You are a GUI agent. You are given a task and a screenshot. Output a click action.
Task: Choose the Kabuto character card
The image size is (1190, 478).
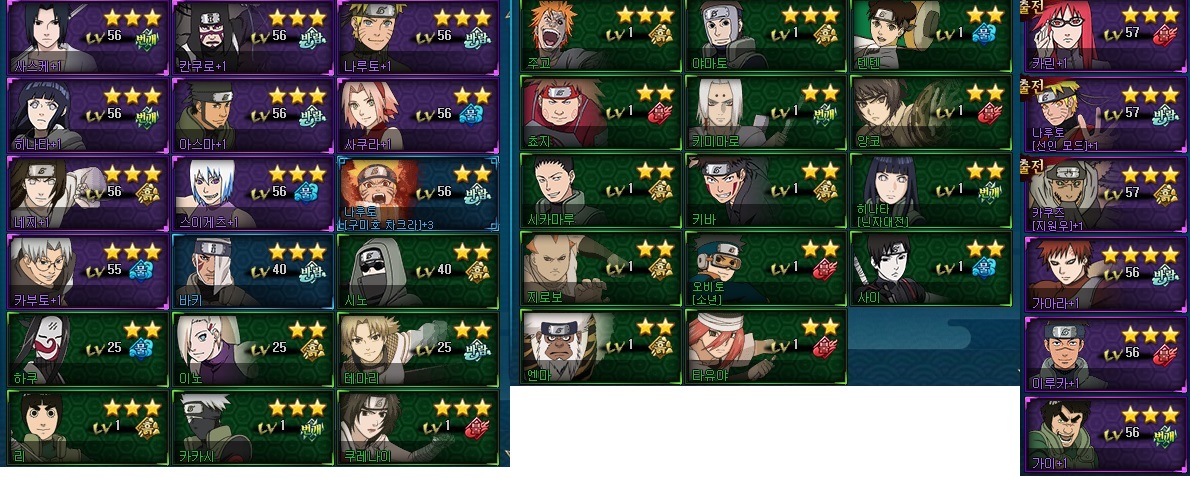click(x=86, y=271)
